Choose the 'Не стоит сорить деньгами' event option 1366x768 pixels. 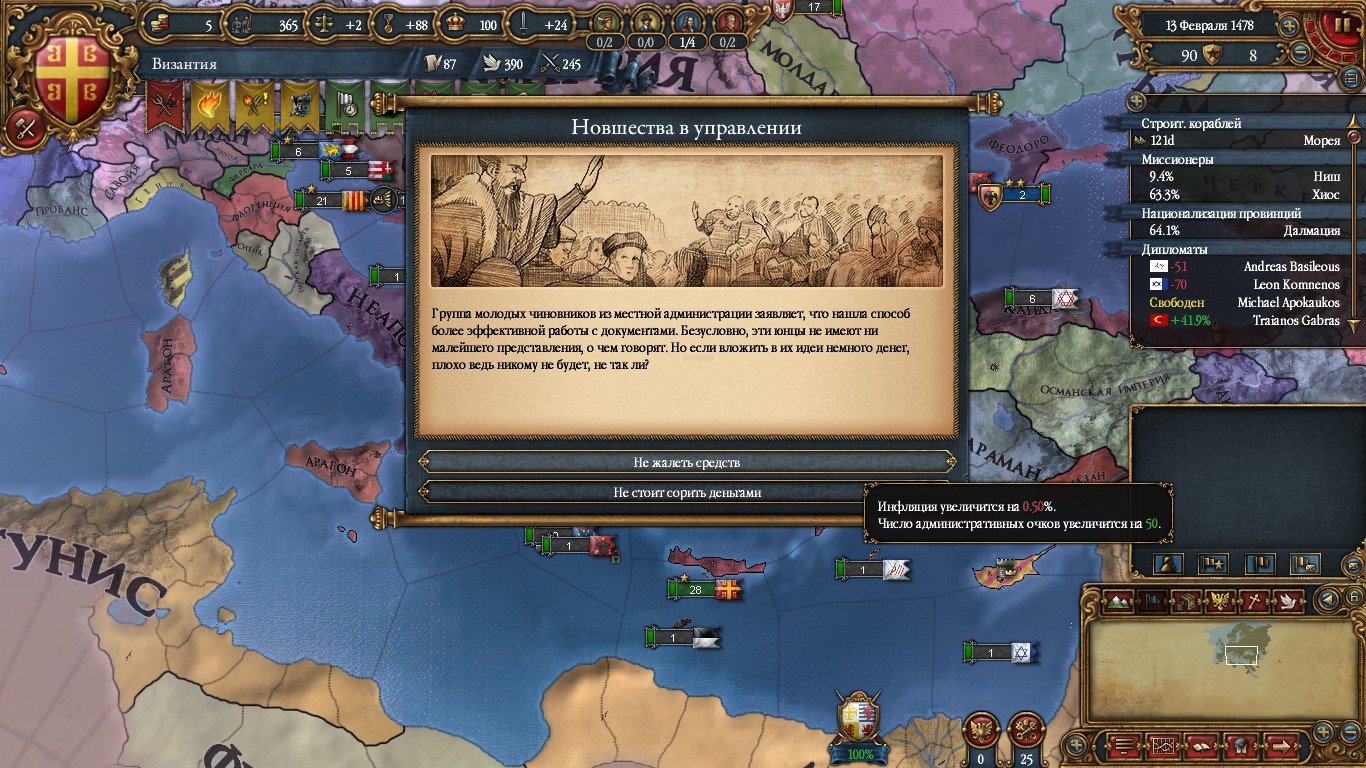coord(686,493)
